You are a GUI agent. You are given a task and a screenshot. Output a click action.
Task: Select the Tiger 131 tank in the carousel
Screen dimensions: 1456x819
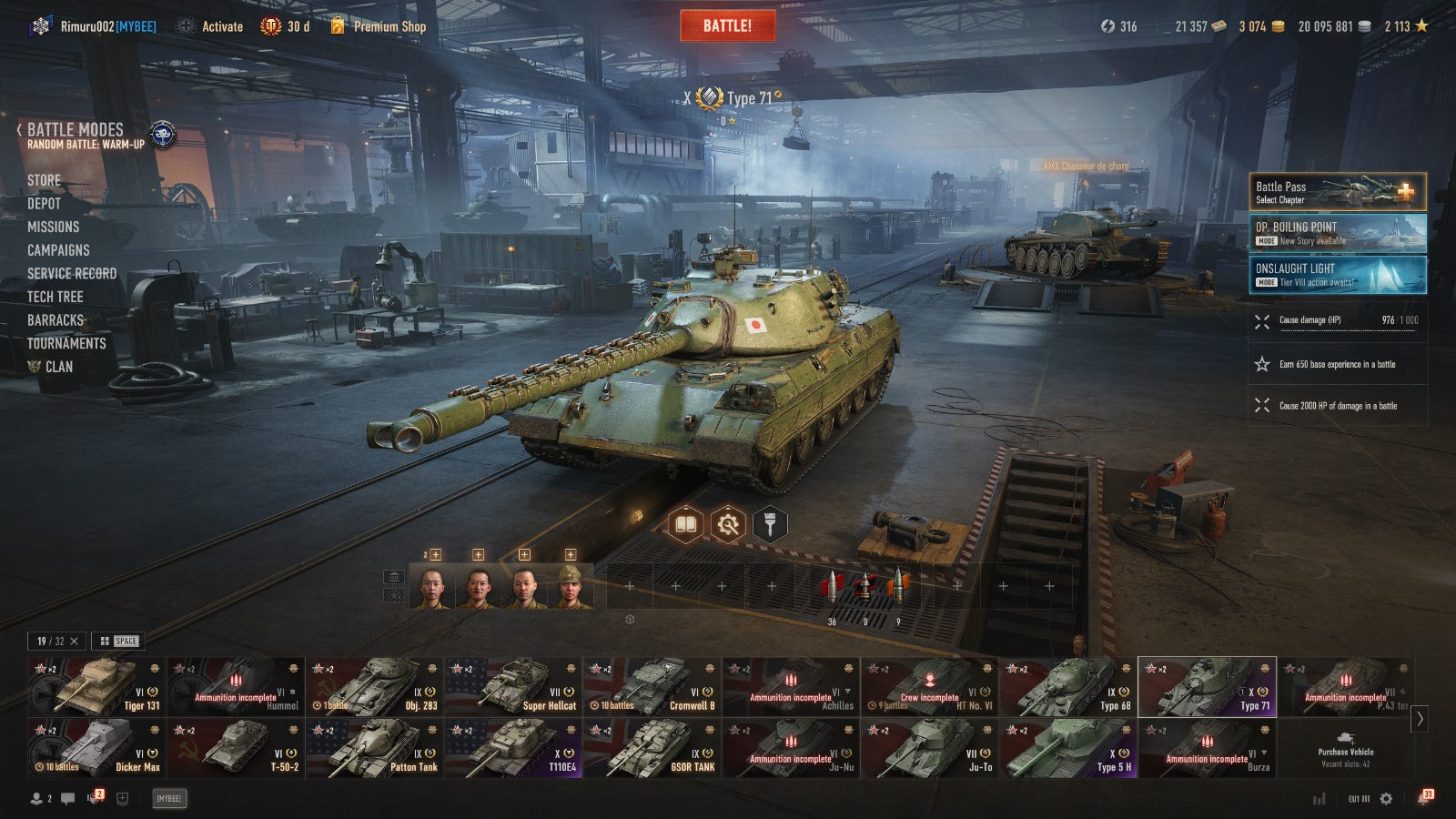click(96, 686)
